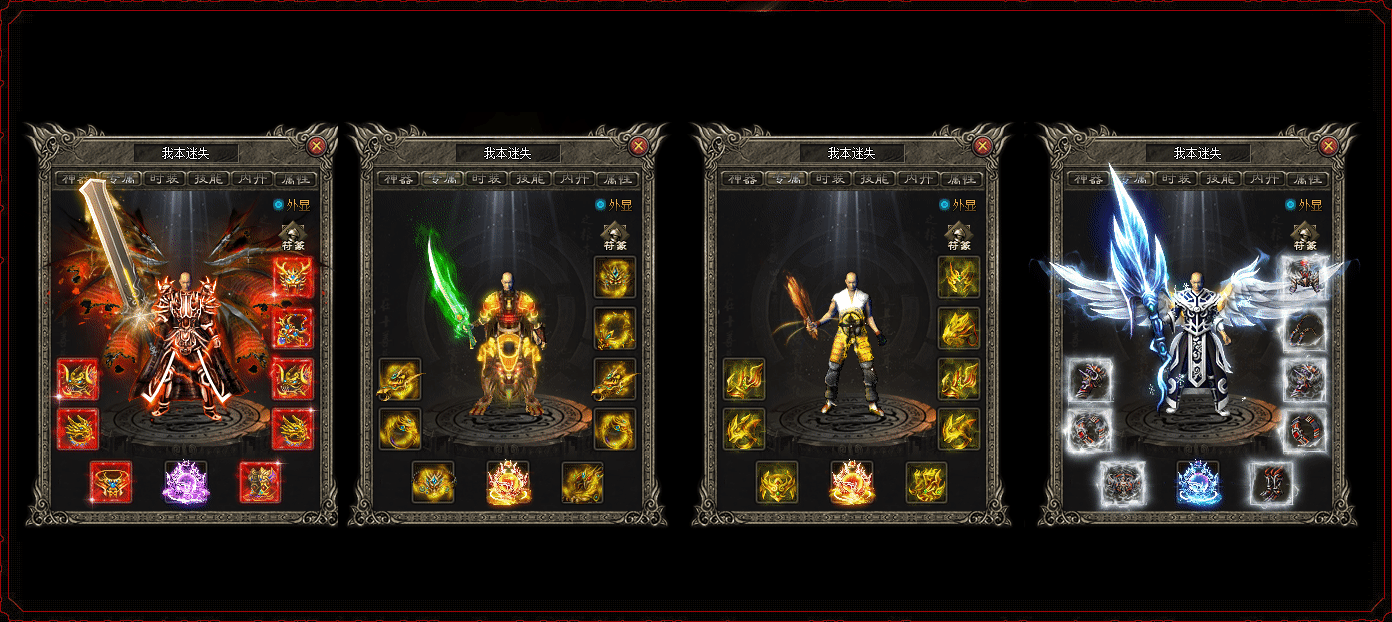Close the white-shirt character equipment panel

click(983, 146)
